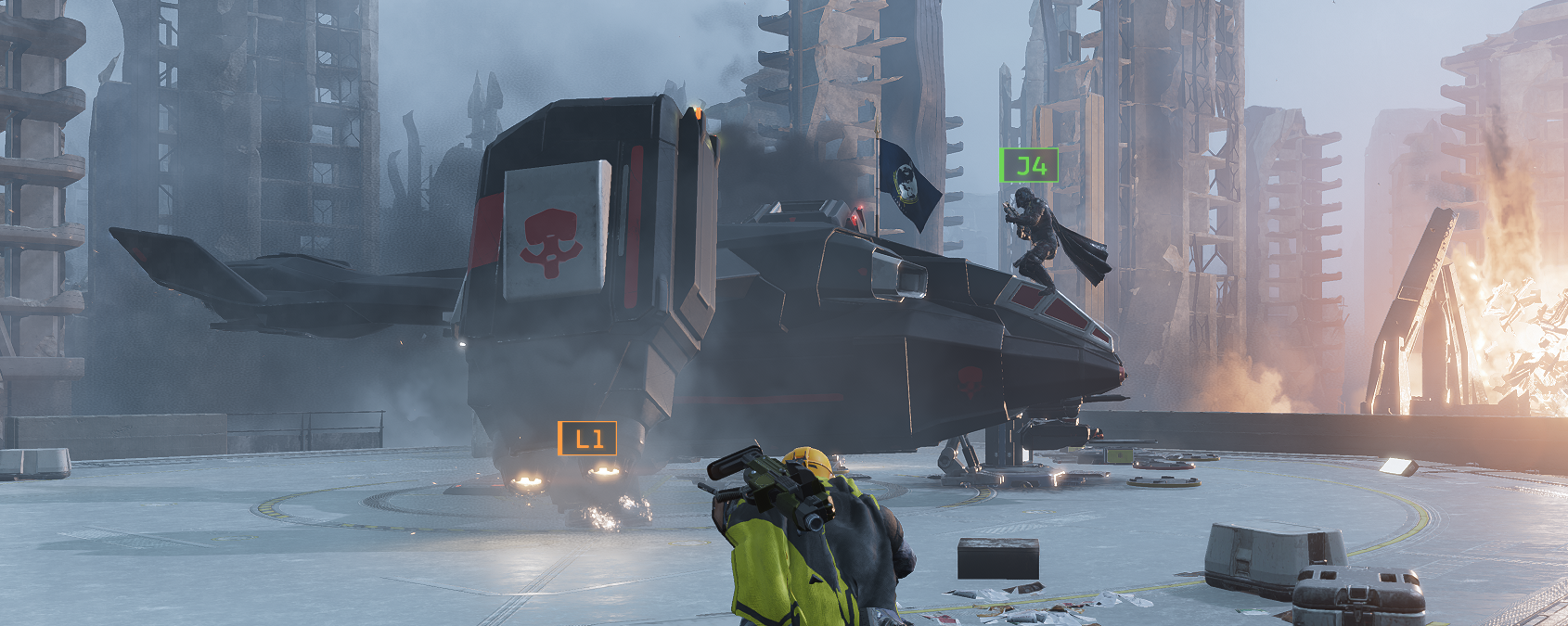Select the green J4 player marker
Image resolution: width=1568 pixels, height=626 pixels.
[1029, 166]
